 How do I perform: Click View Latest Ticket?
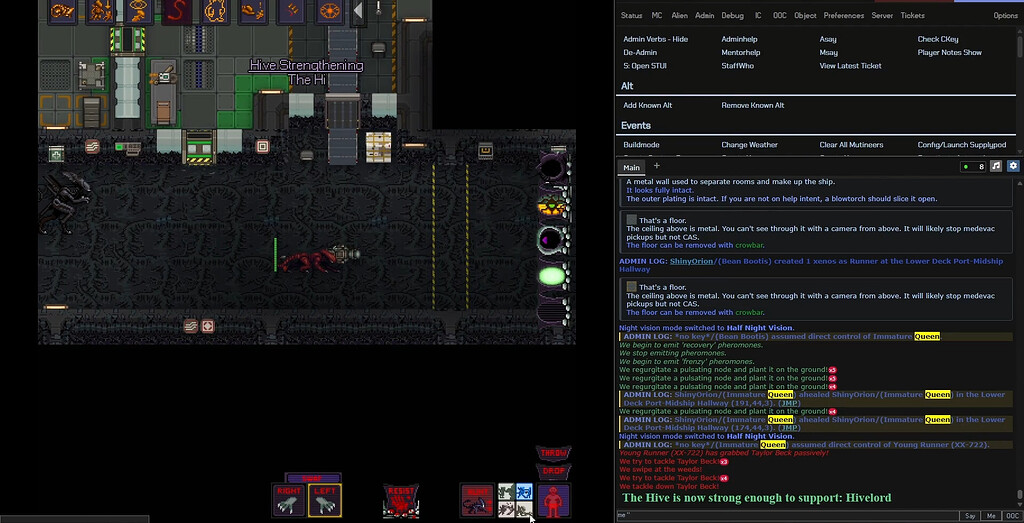coord(850,66)
